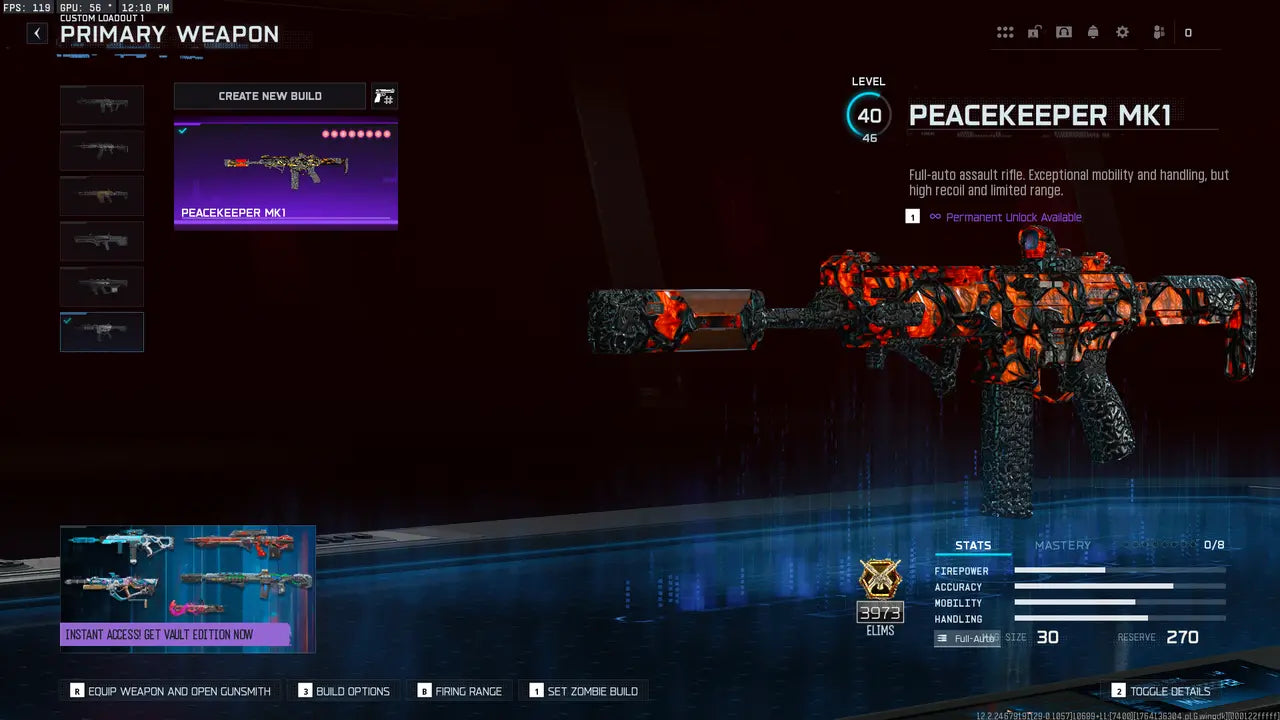Click the unlocked padlock store icon
The width and height of the screenshot is (1280, 720).
1033,31
